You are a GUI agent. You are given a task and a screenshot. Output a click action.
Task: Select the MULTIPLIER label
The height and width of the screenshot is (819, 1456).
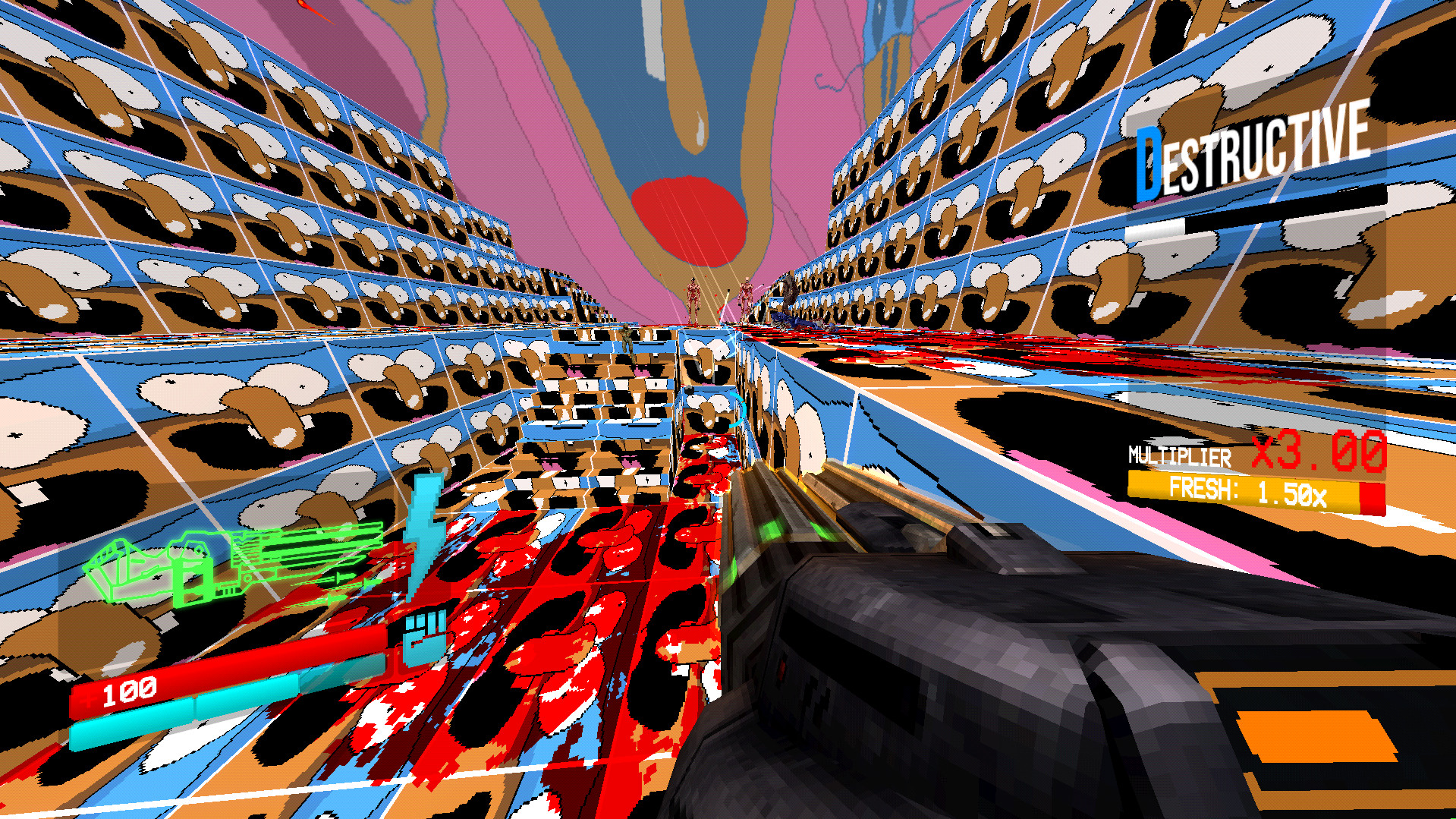click(x=1178, y=455)
